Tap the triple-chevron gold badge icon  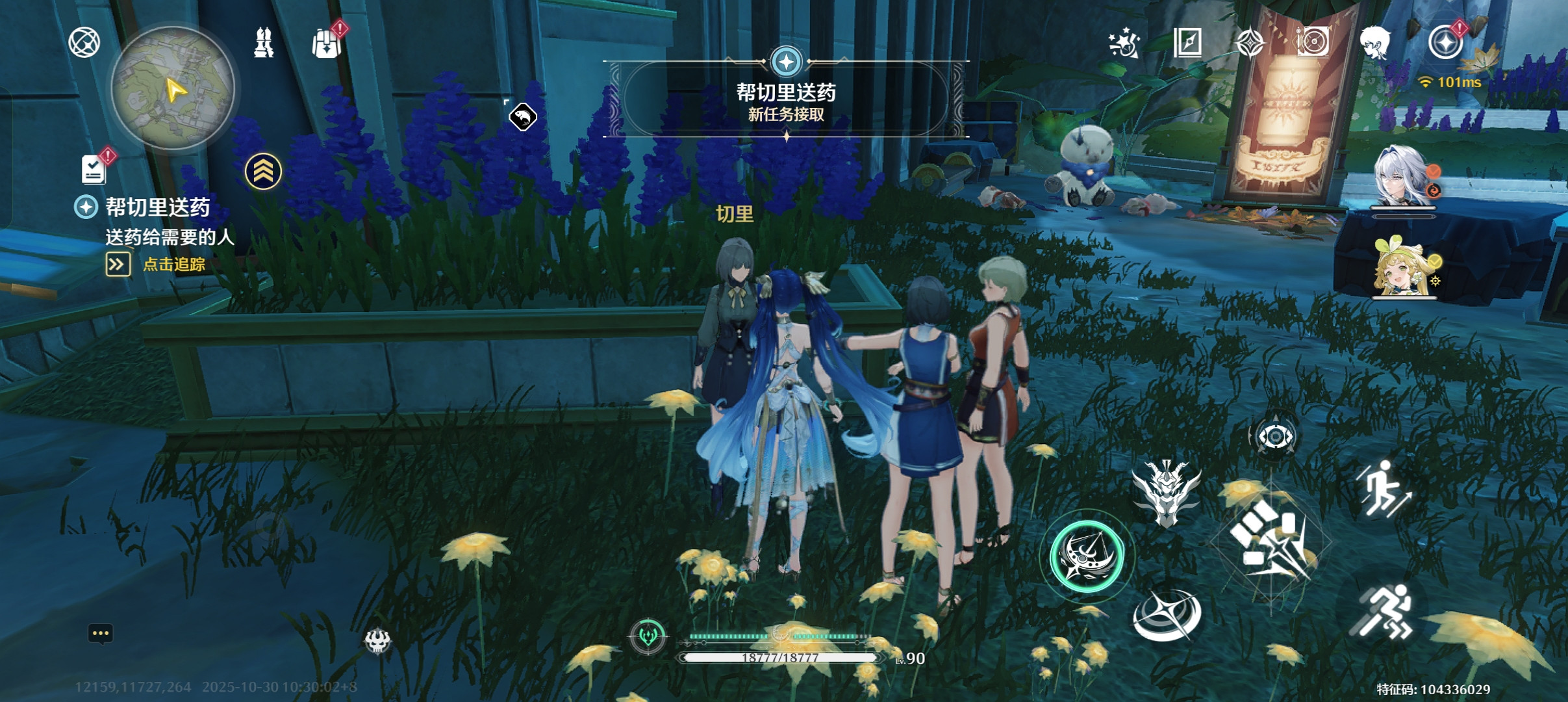point(263,172)
